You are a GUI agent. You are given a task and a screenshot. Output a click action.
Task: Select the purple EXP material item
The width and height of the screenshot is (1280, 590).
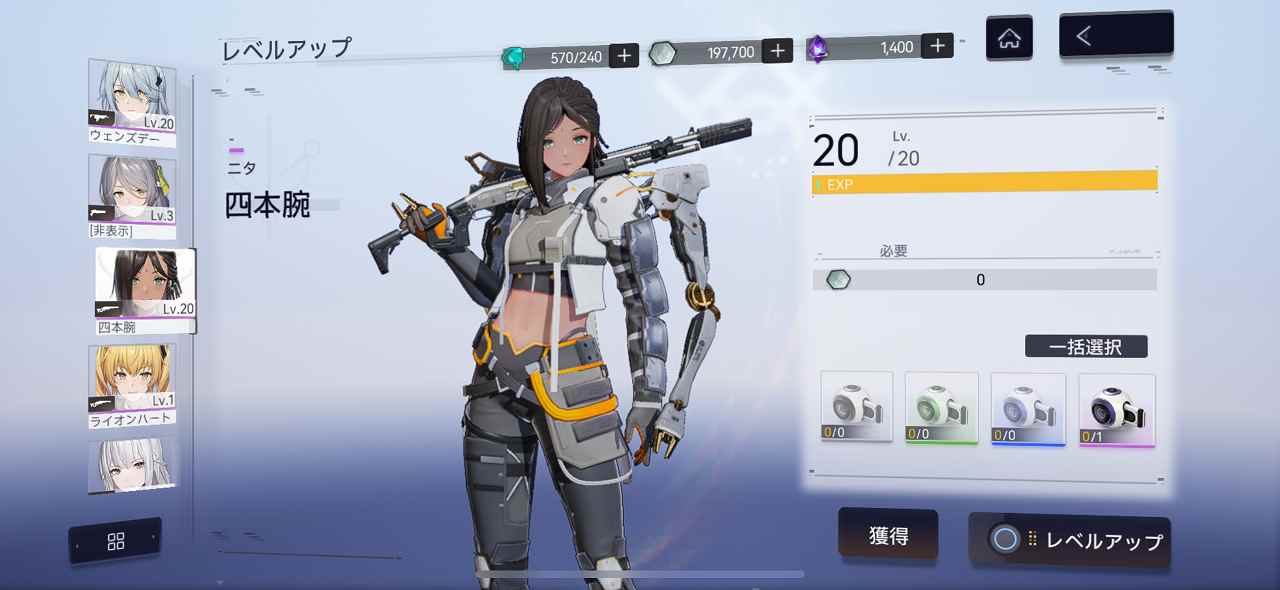click(x=1116, y=410)
